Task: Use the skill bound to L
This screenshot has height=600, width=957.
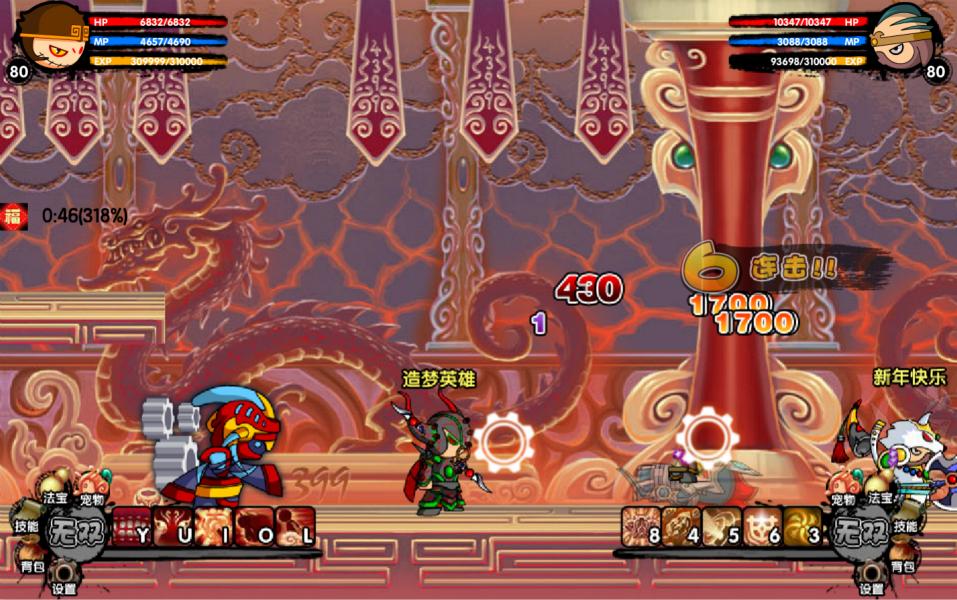Action: 296,527
